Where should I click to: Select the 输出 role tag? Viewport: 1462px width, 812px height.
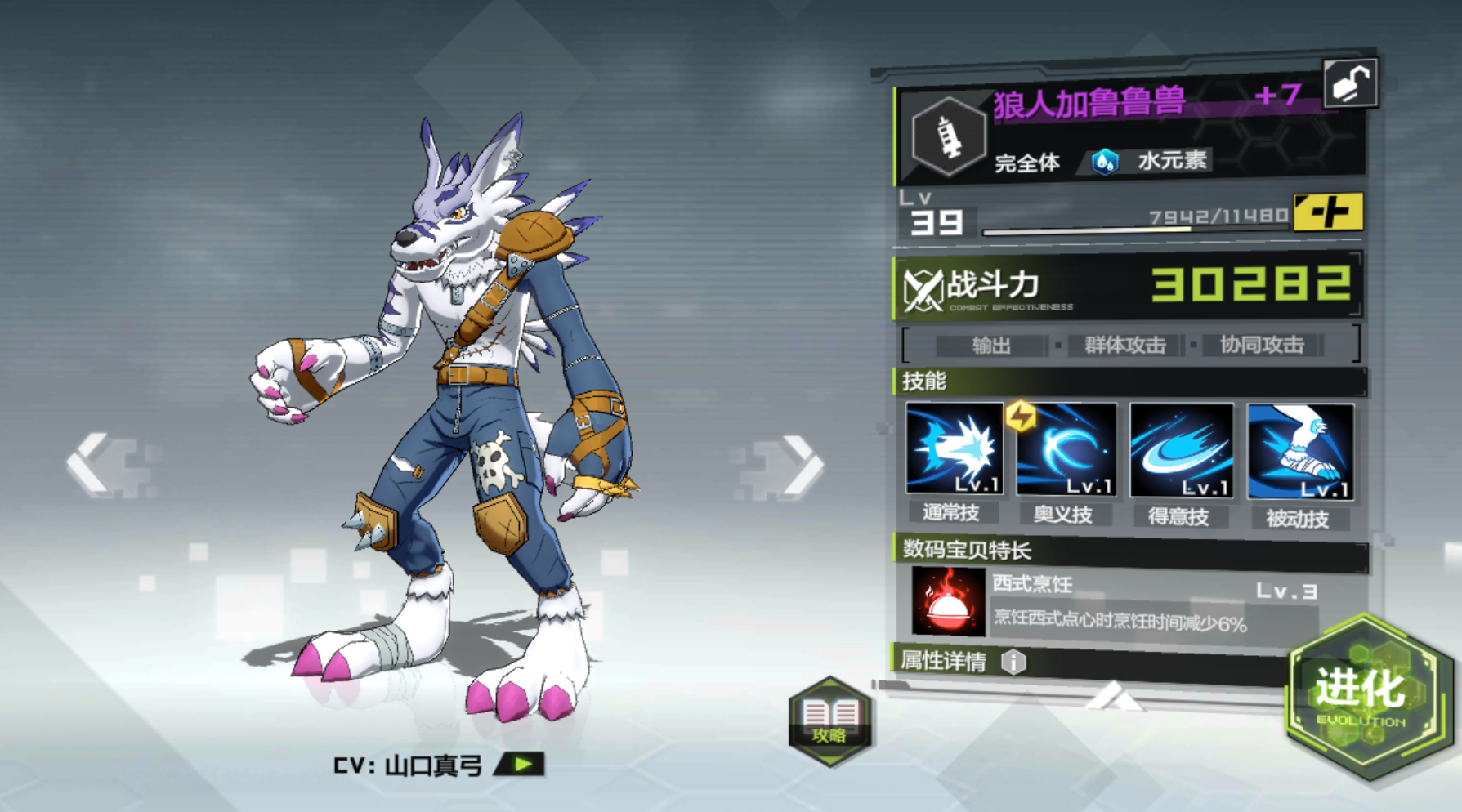(991, 346)
